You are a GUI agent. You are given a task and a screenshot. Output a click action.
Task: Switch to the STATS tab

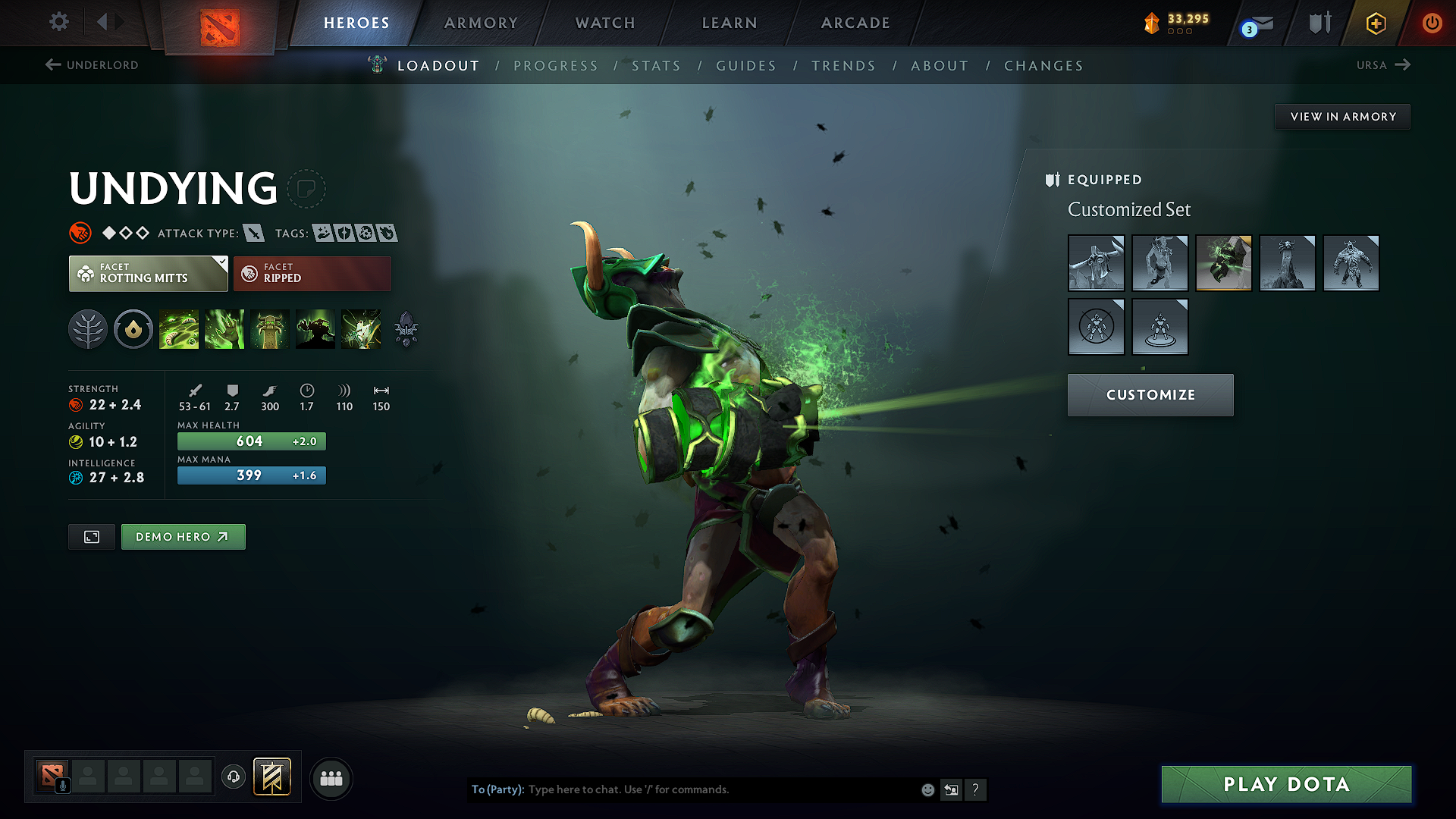point(657,66)
